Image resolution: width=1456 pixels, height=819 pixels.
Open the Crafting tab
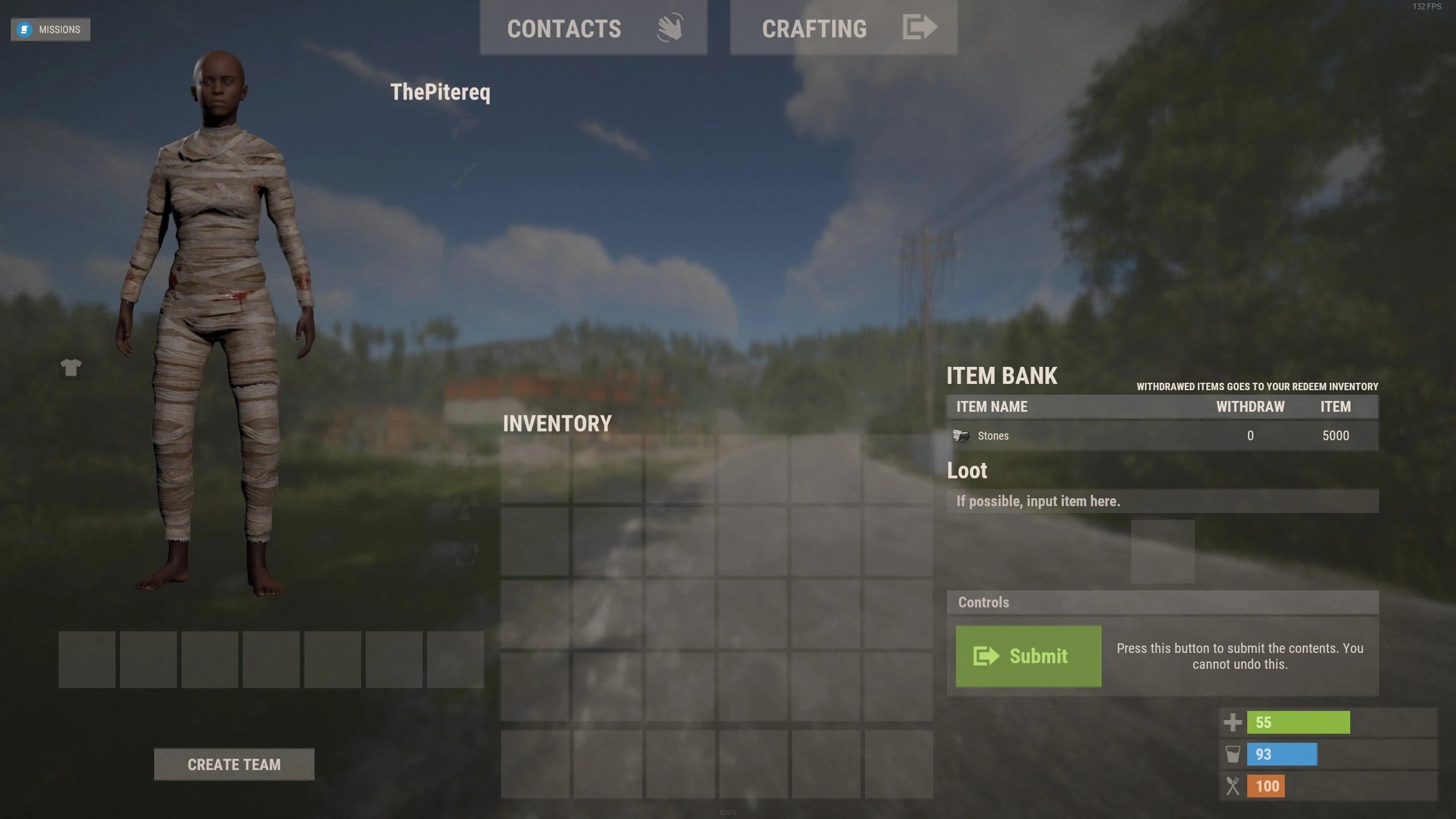(843, 28)
